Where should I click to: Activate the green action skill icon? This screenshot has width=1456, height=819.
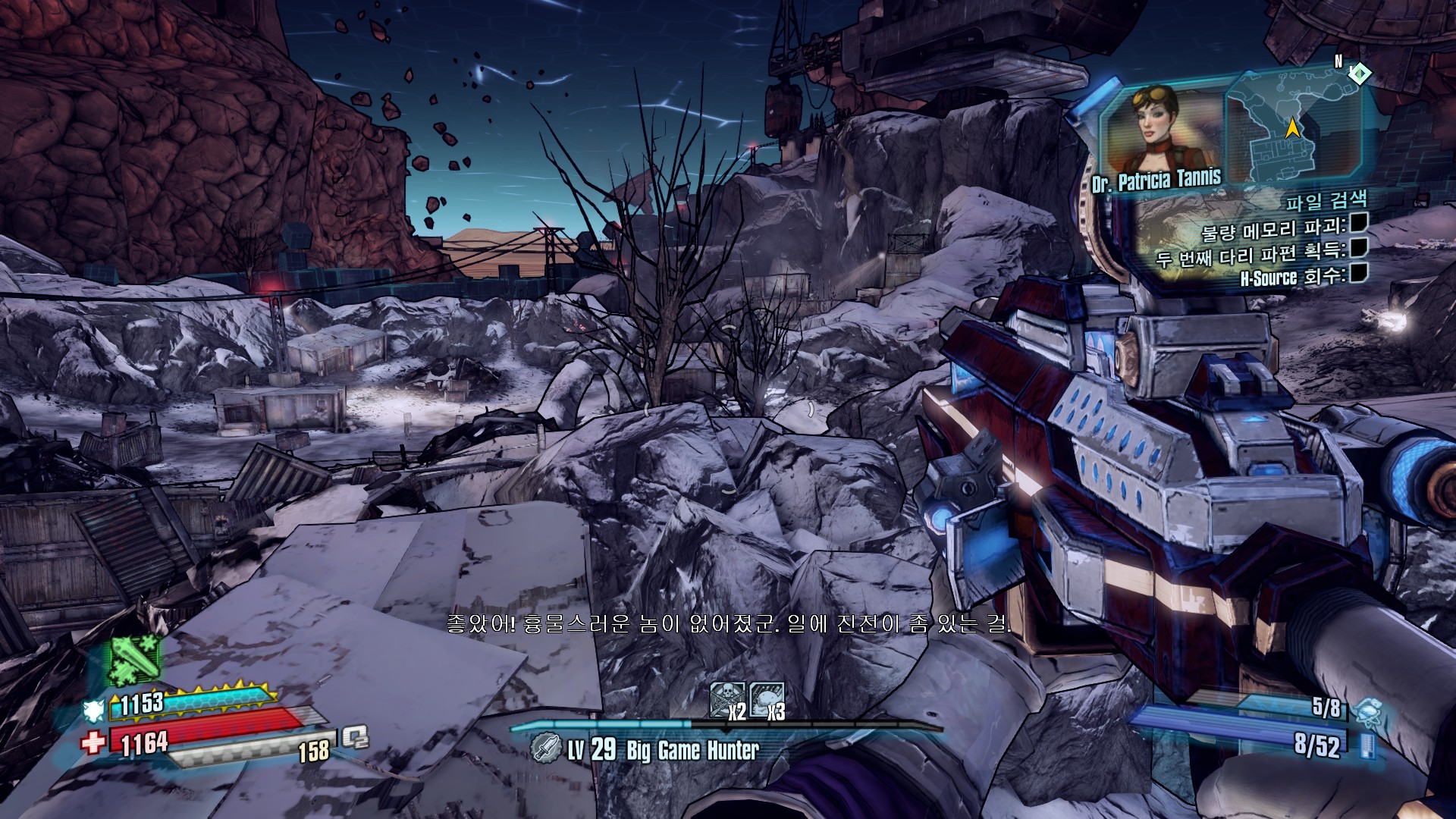pyautogui.click(x=135, y=659)
